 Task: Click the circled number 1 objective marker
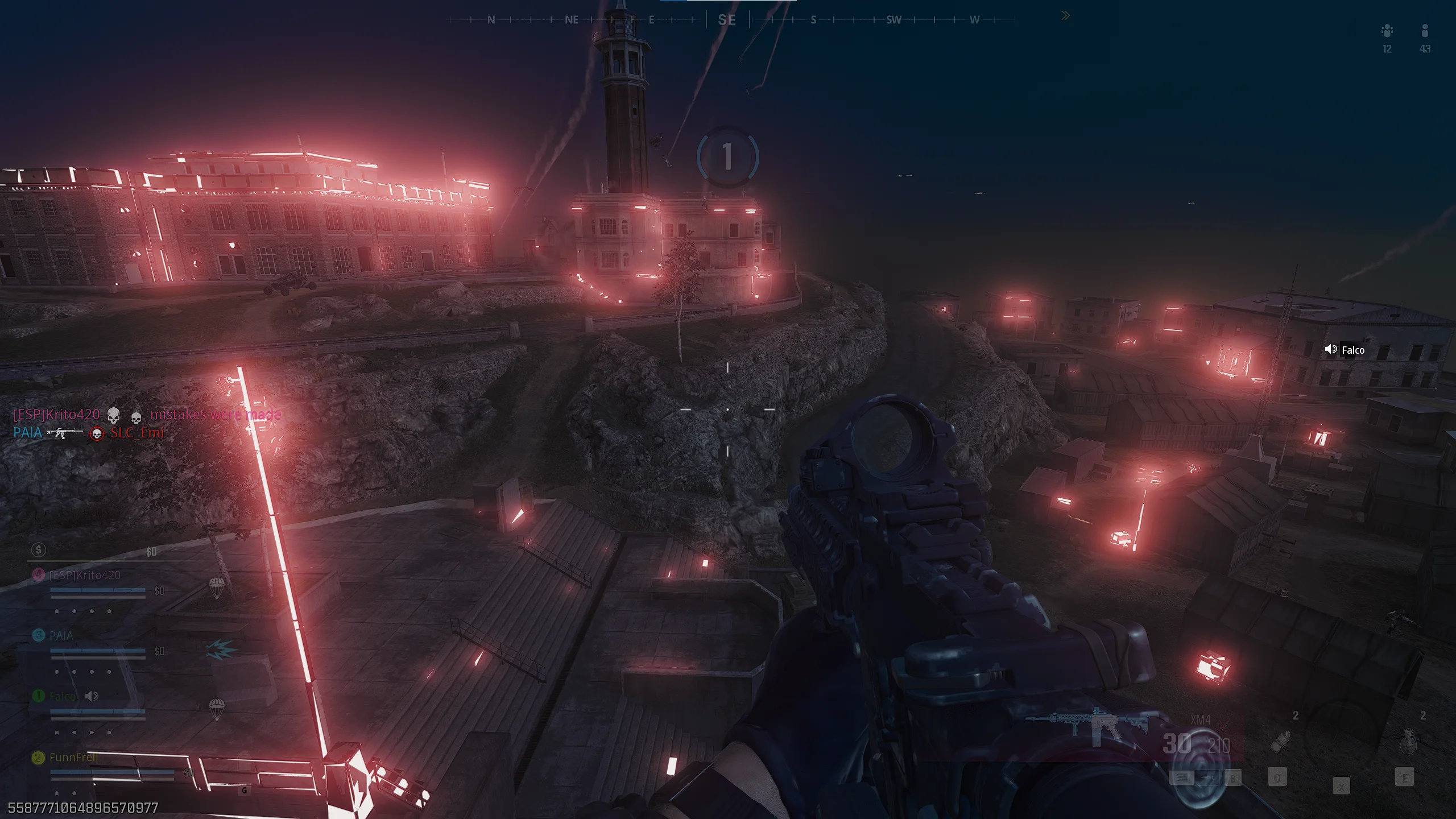coord(727,156)
